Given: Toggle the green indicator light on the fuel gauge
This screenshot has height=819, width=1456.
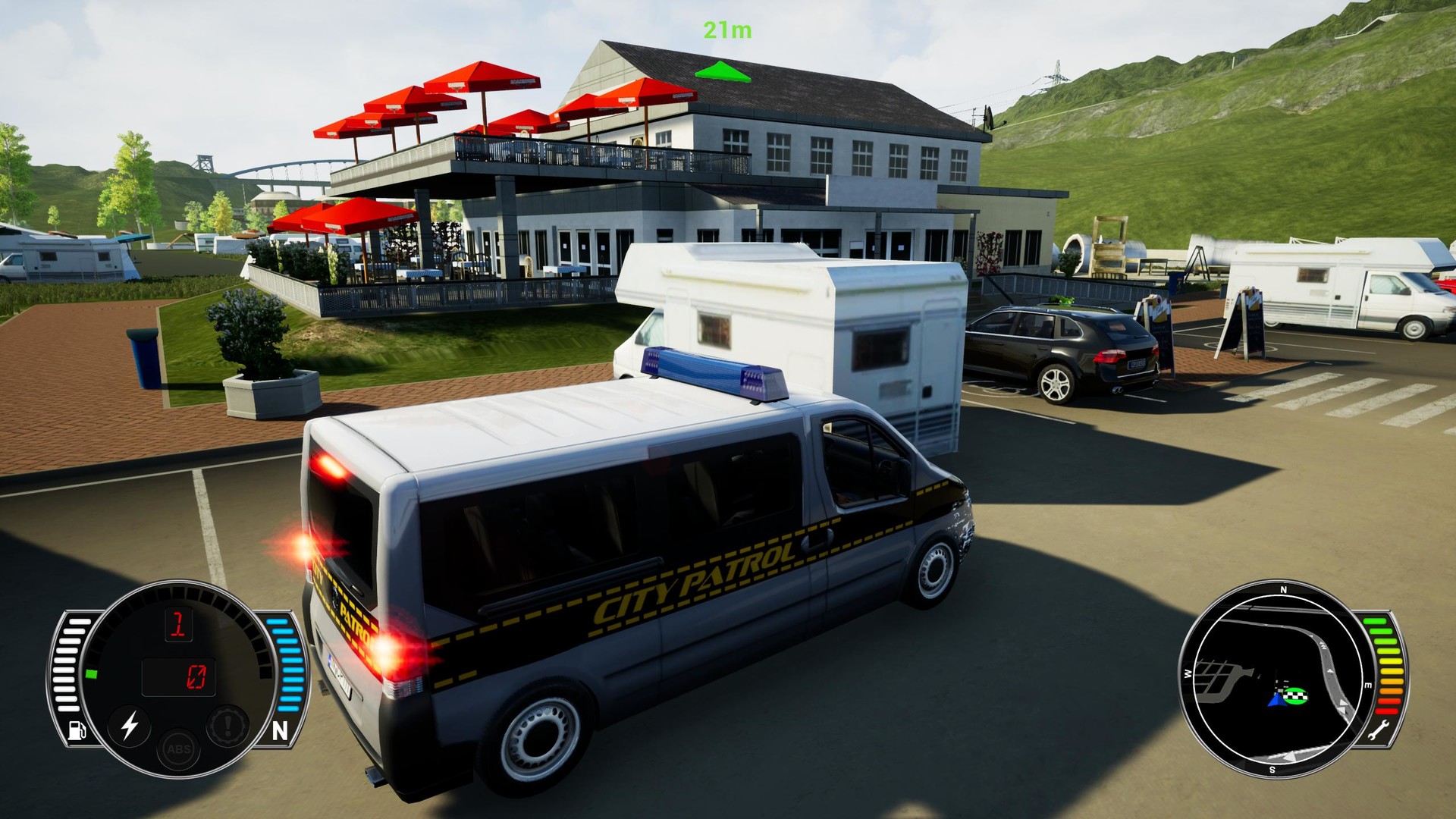Looking at the screenshot, I should (93, 674).
